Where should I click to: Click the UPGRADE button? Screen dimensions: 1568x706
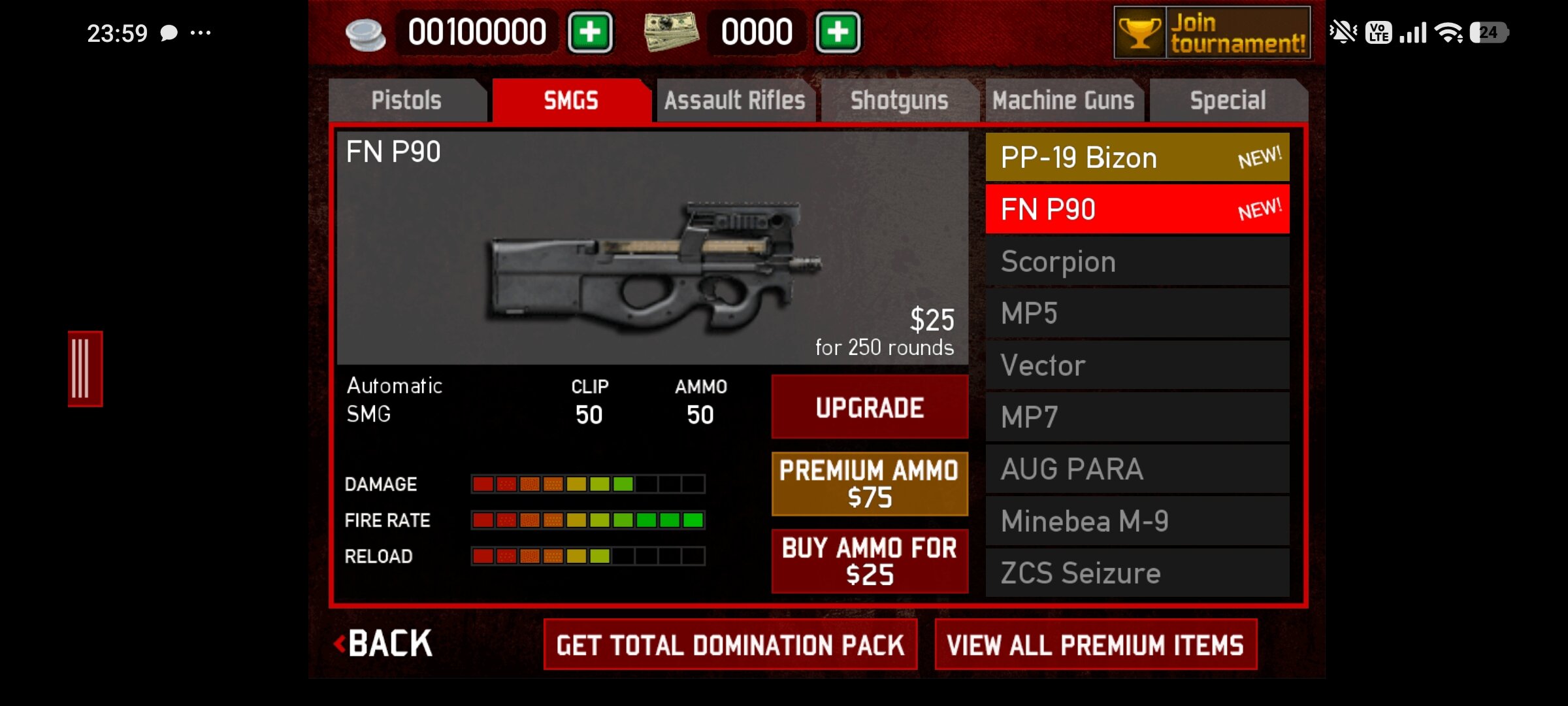click(870, 407)
